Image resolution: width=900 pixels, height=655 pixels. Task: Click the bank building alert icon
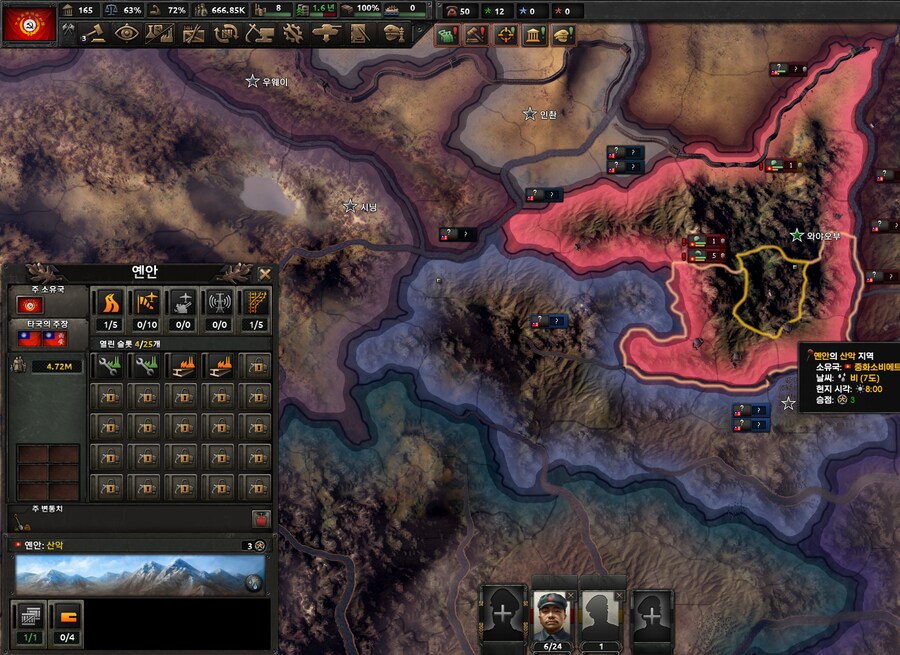(534, 35)
